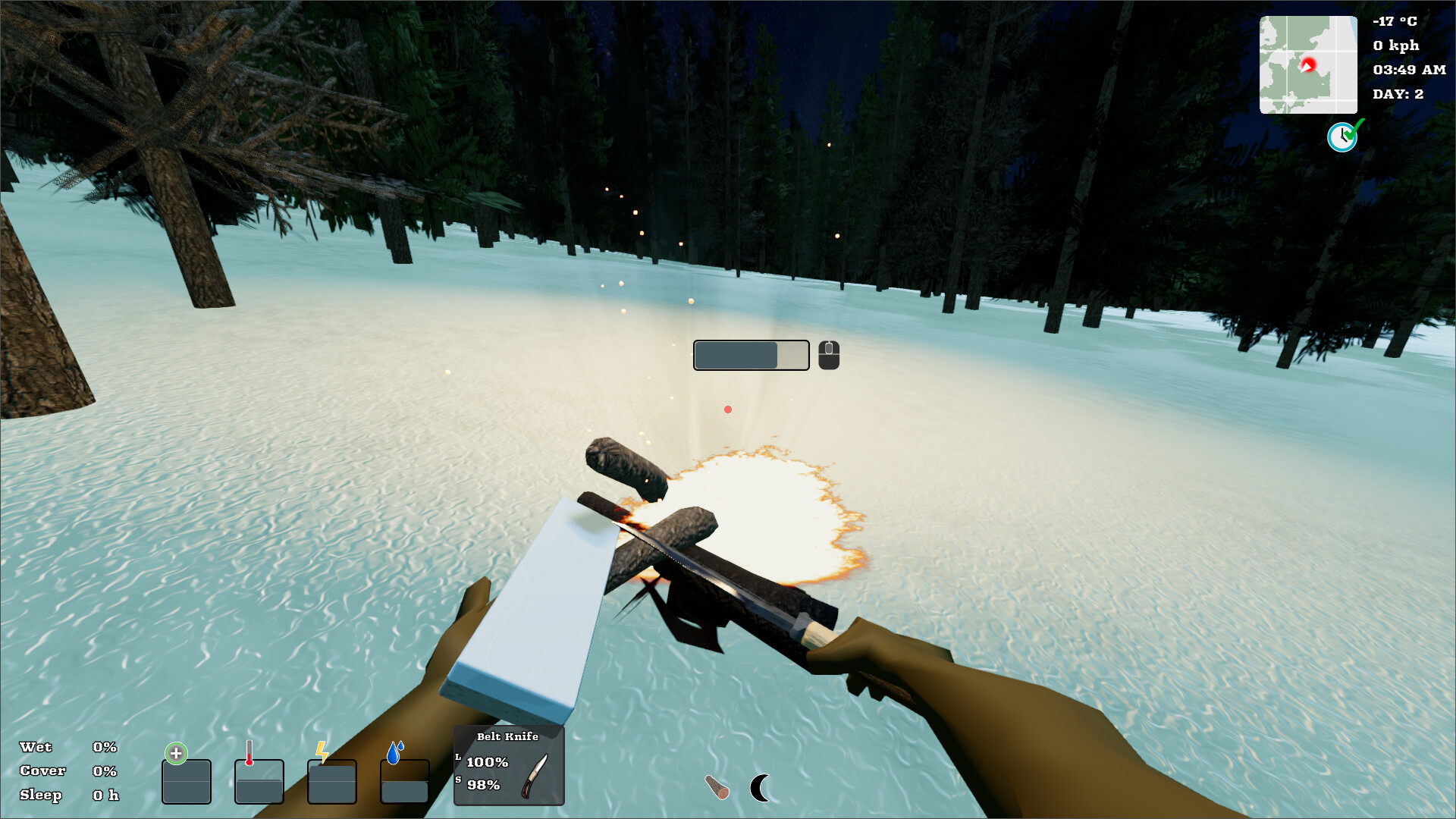Click the green plus health icon
The height and width of the screenshot is (819, 1456).
coord(176,754)
